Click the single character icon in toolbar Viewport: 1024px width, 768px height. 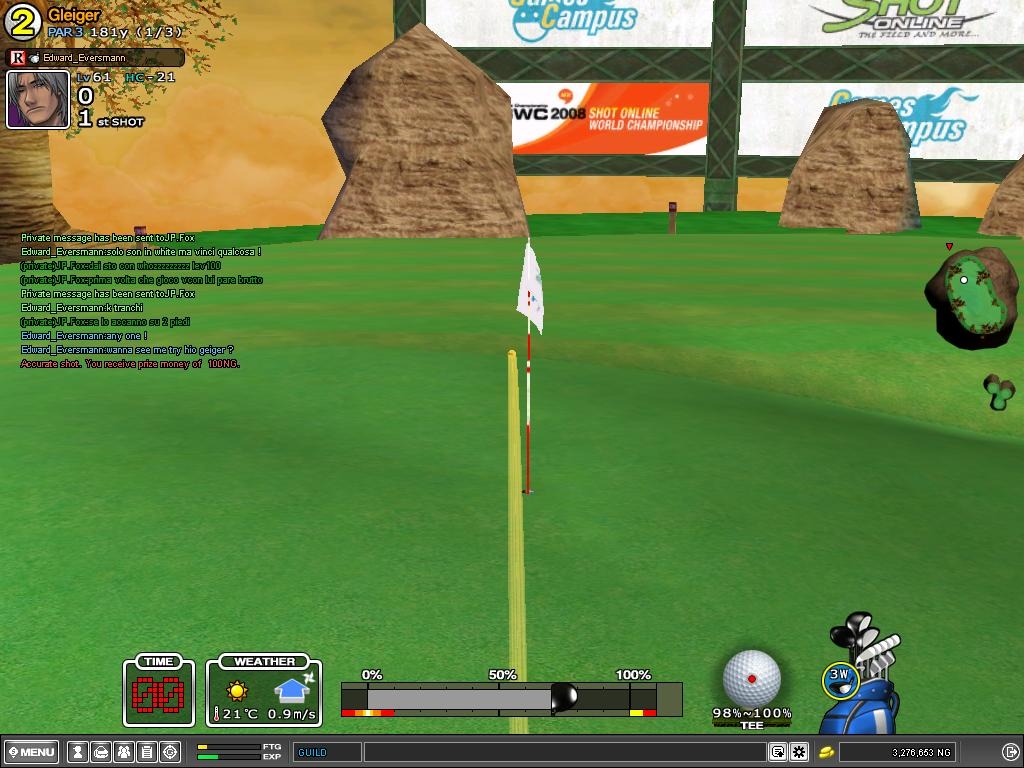pyautogui.click(x=77, y=752)
